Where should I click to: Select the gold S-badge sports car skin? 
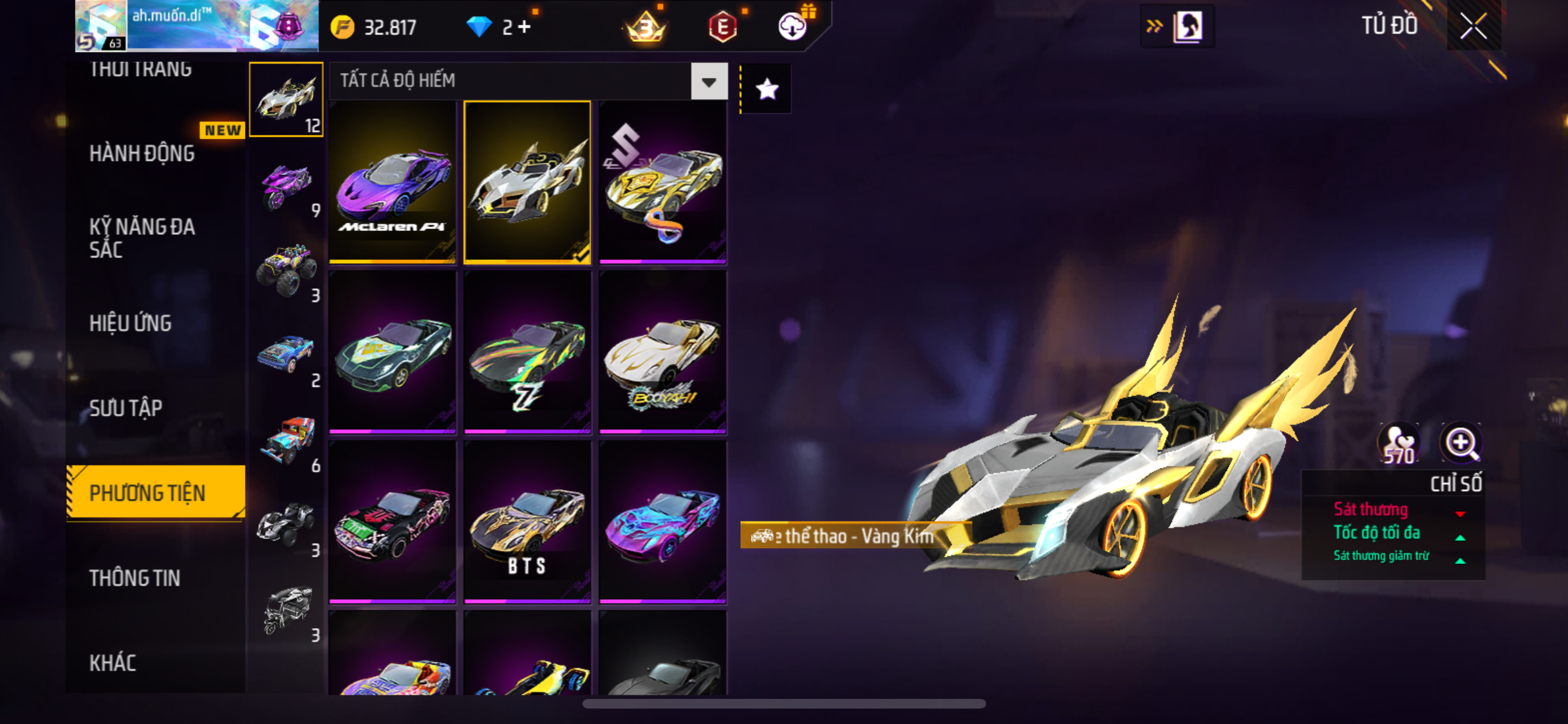(x=662, y=182)
